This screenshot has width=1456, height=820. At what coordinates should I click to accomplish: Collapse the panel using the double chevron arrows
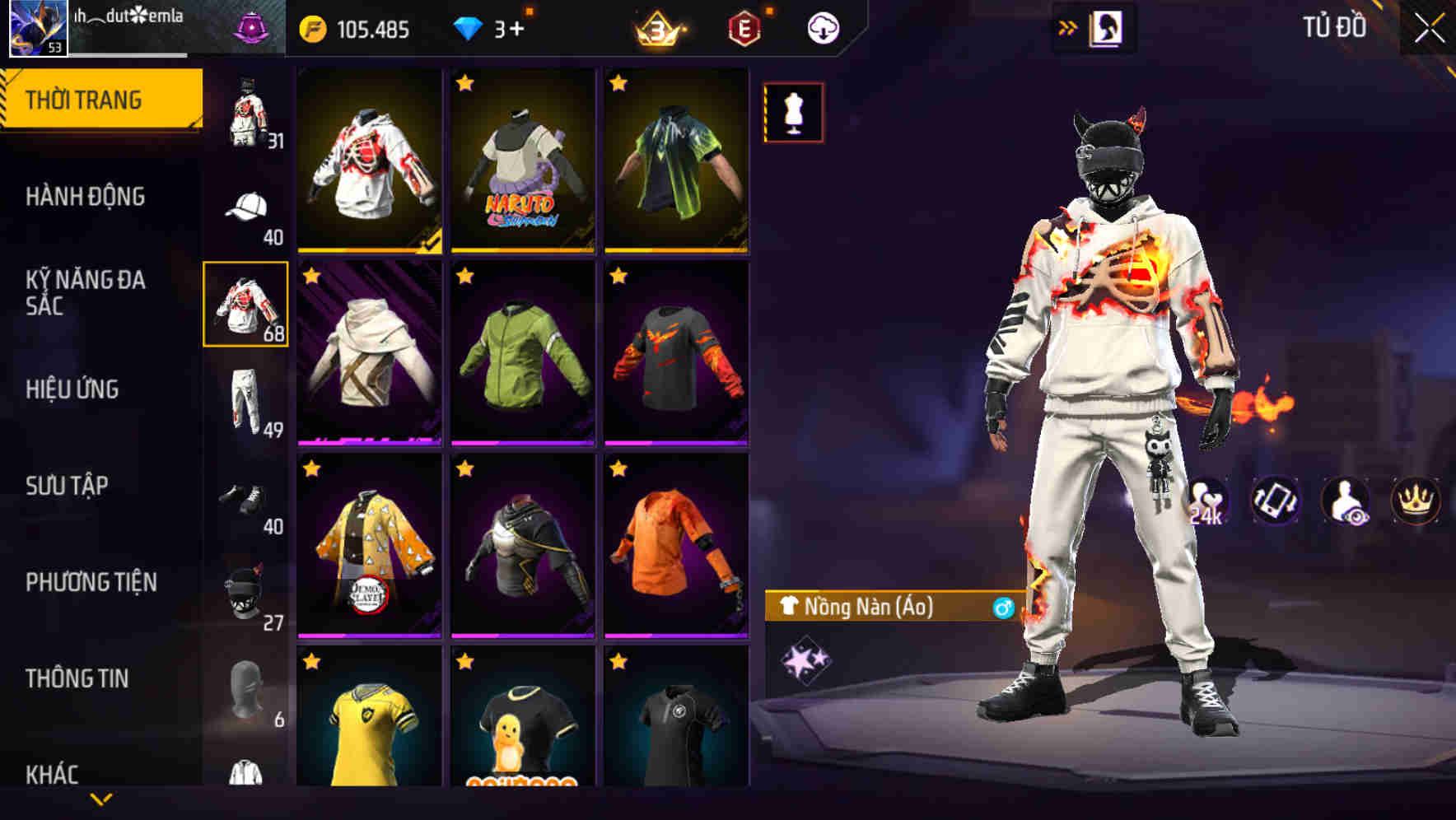(1068, 26)
